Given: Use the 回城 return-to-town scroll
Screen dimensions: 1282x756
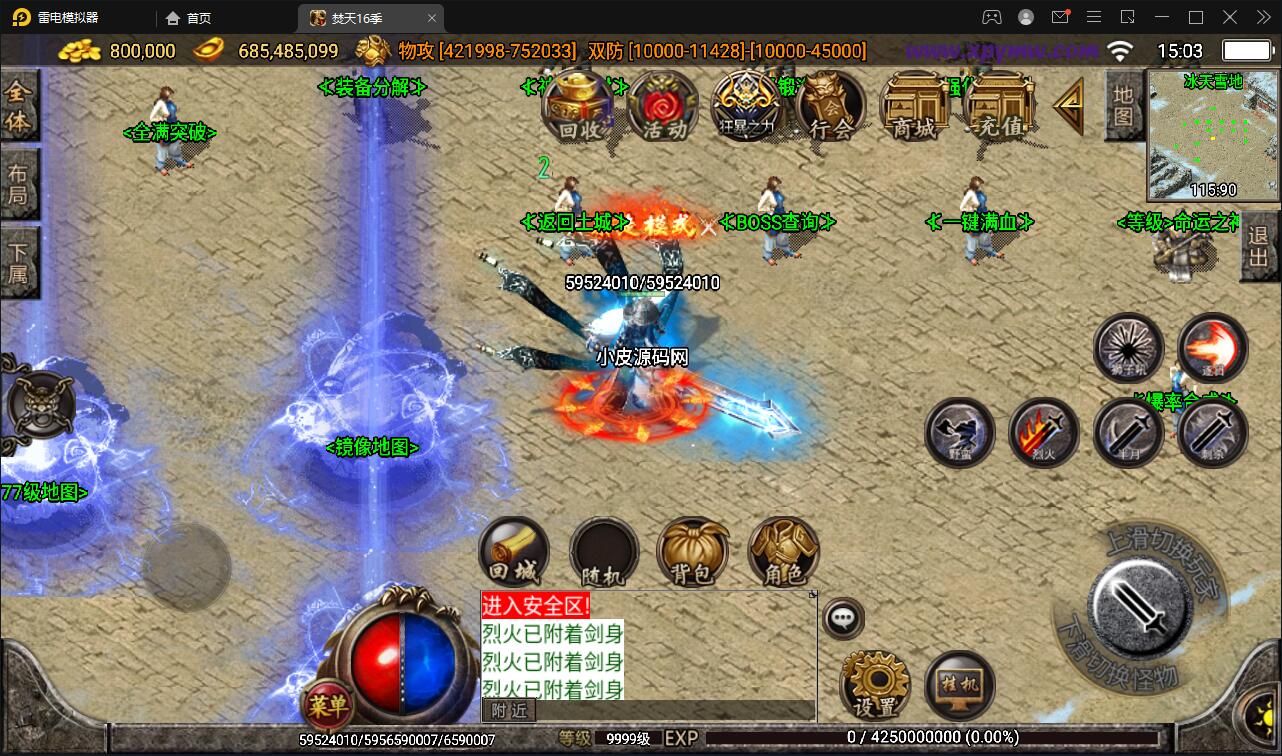Looking at the screenshot, I should tap(514, 552).
